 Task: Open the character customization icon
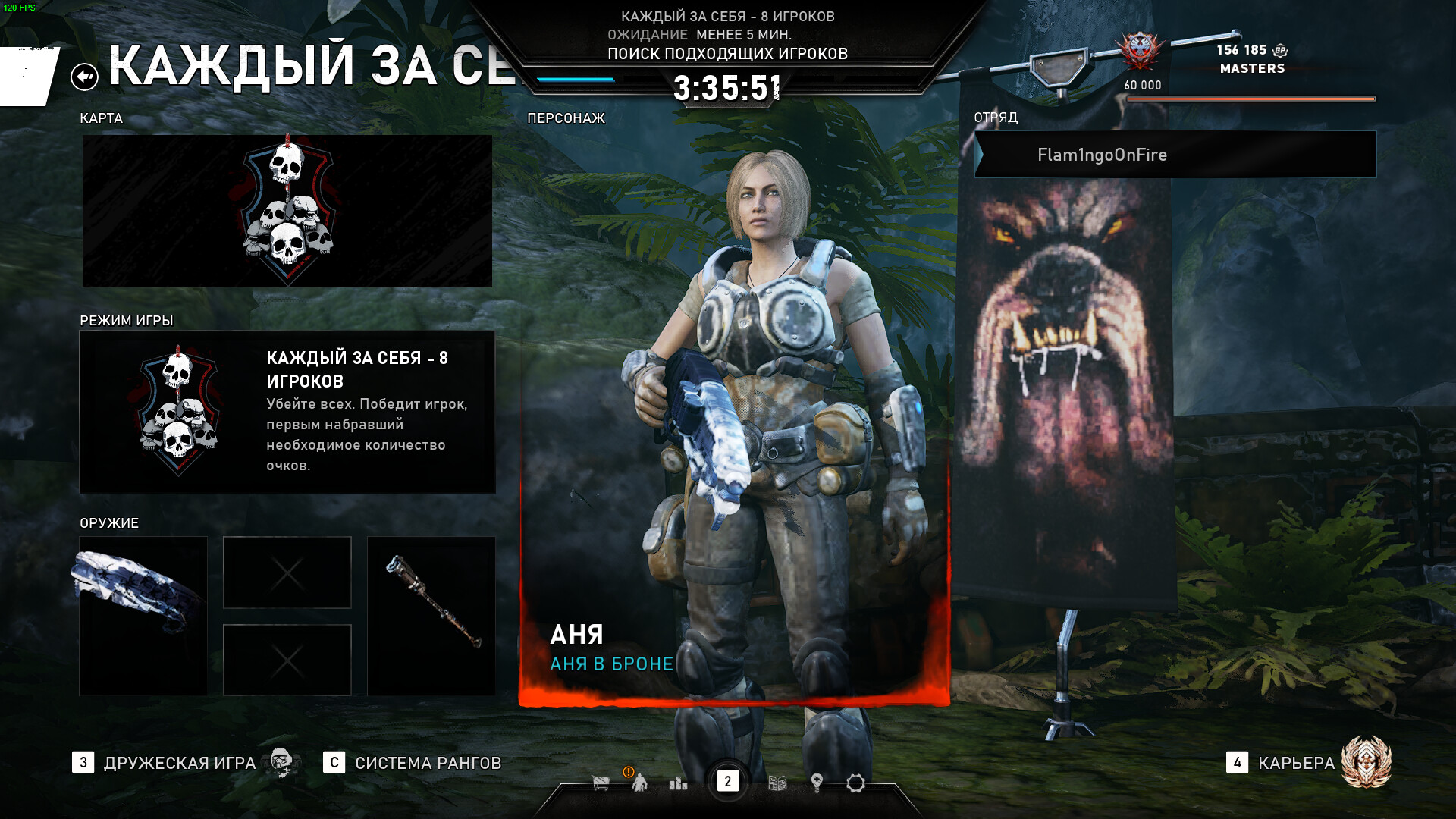click(639, 783)
